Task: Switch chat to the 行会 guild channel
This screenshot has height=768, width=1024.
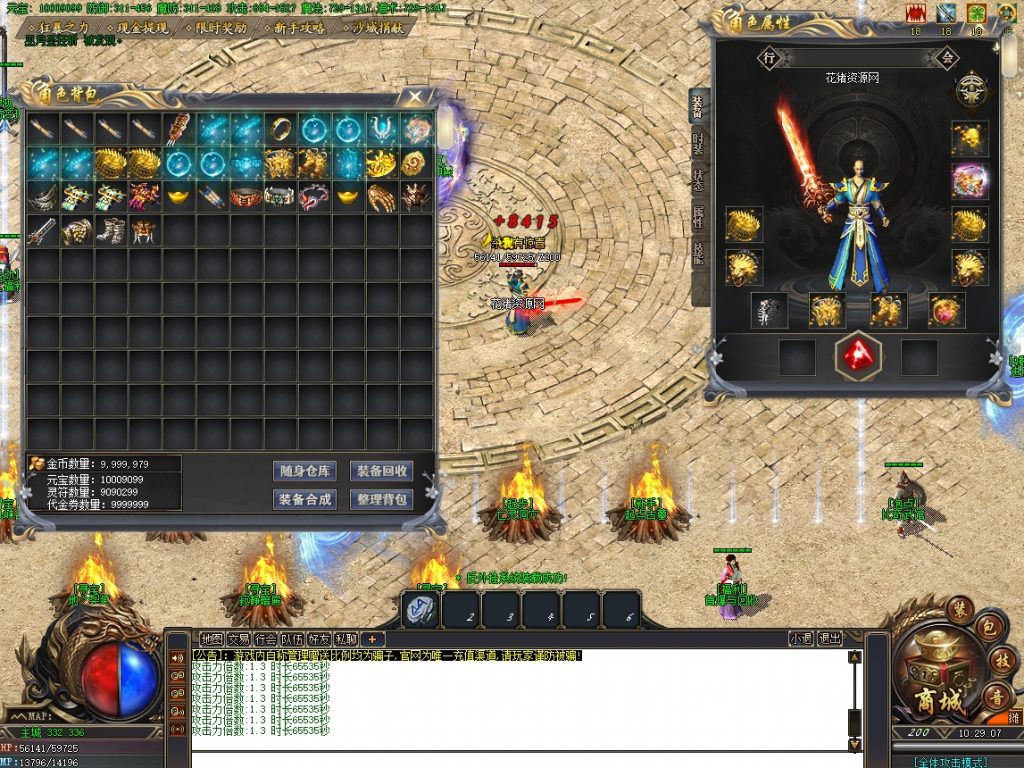Action: pyautogui.click(x=265, y=639)
